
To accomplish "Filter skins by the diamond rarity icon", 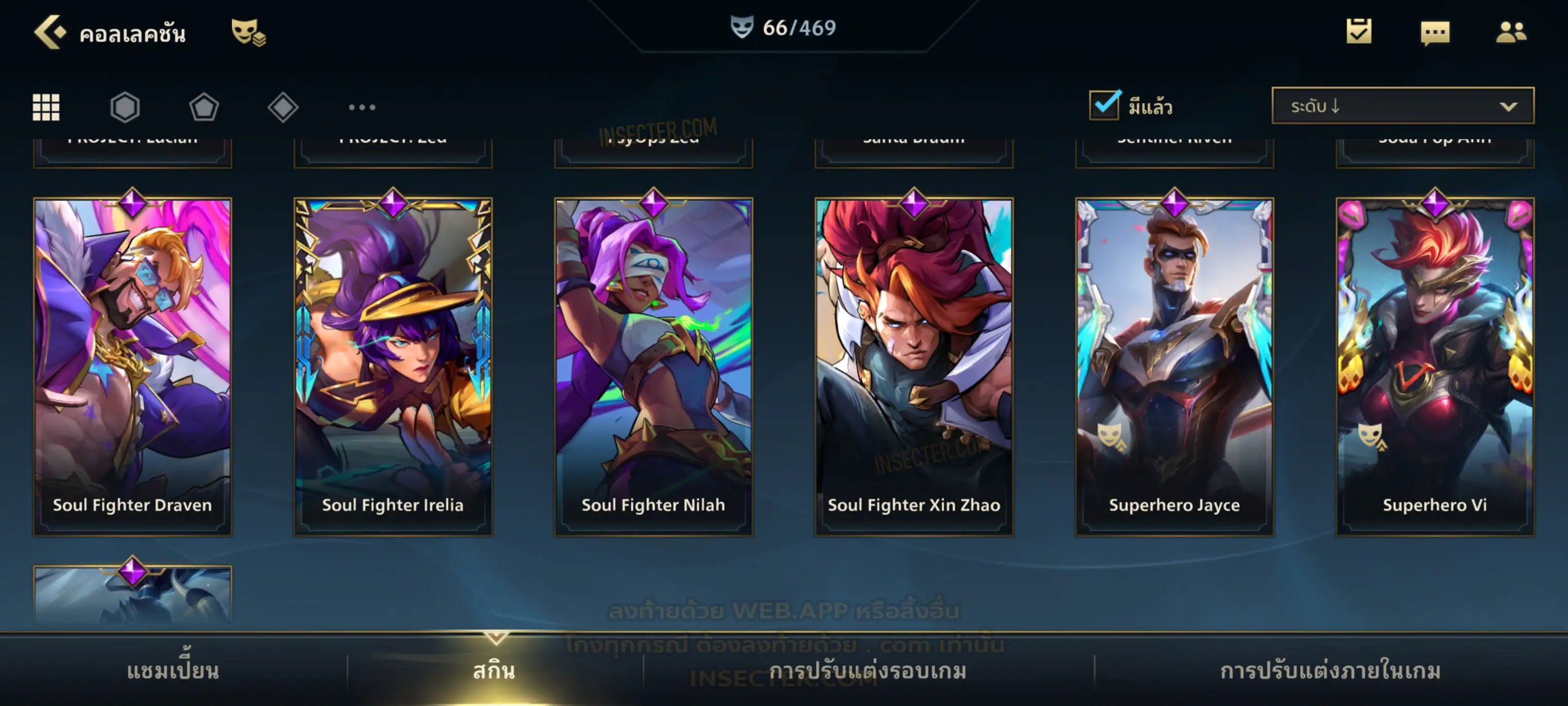I will click(x=283, y=107).
